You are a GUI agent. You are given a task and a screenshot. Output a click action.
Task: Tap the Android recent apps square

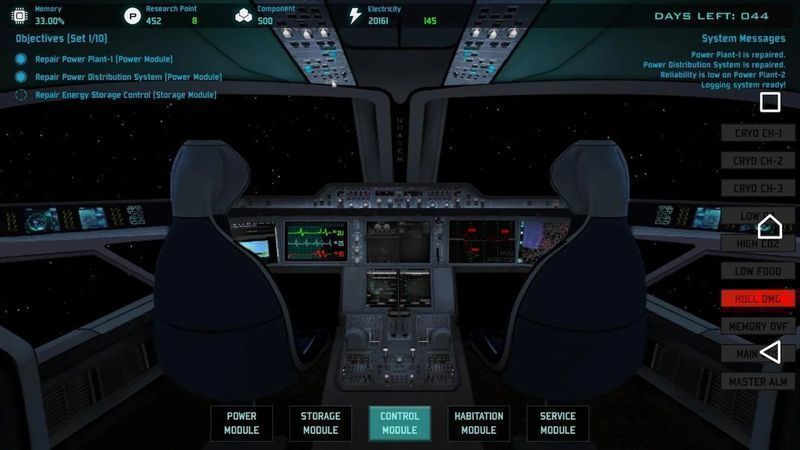[x=770, y=102]
